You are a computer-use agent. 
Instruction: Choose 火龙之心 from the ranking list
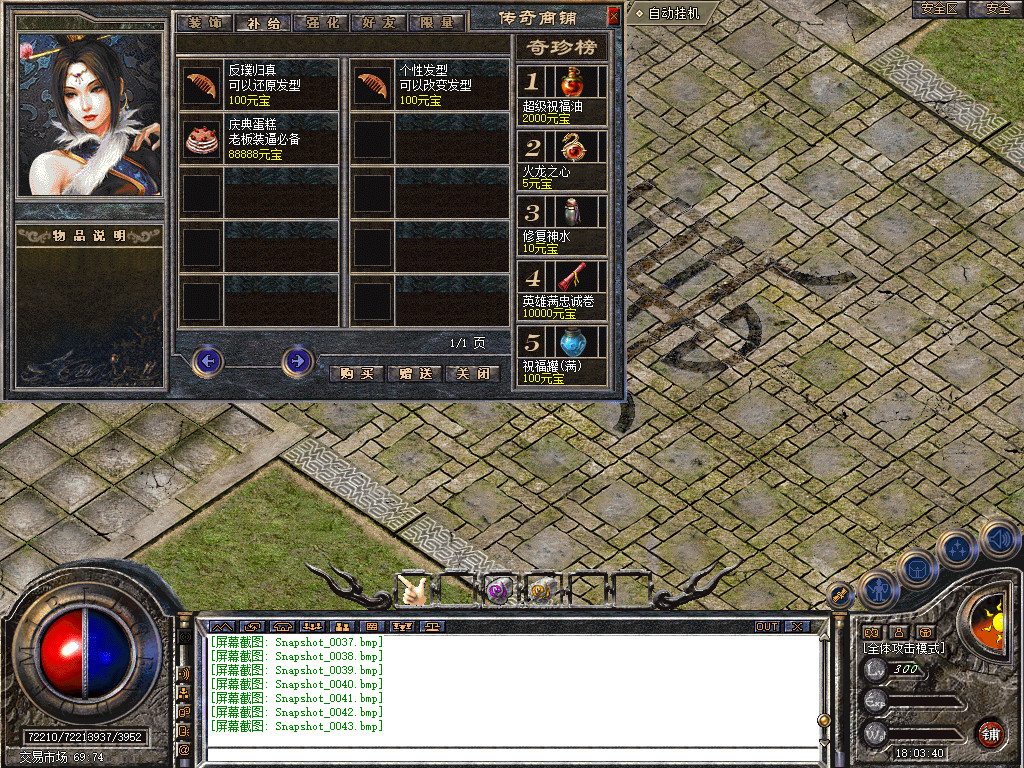point(570,147)
